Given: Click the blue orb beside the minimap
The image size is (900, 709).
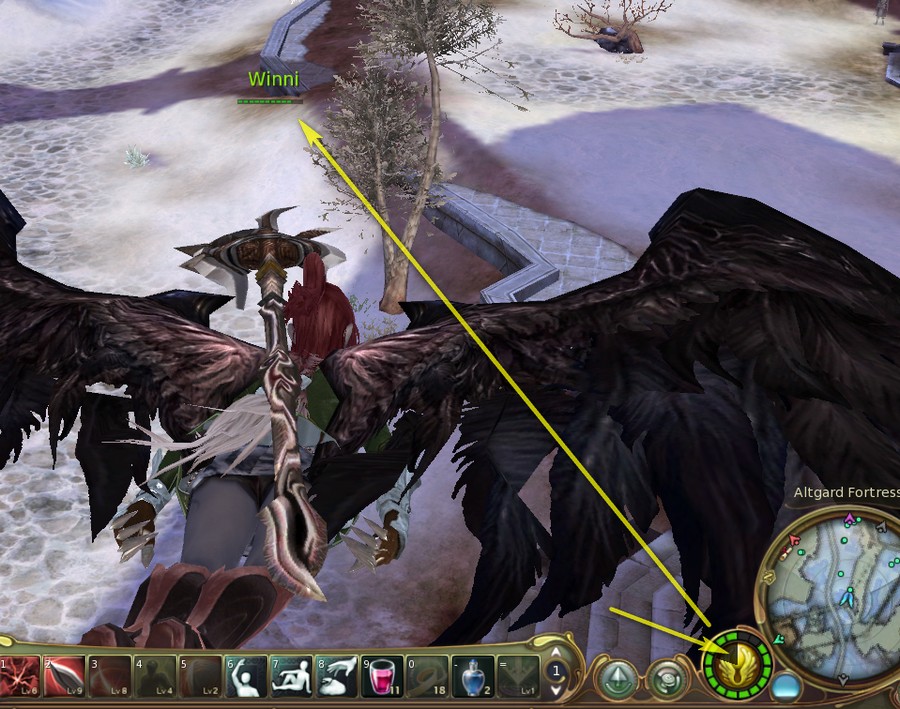Looking at the screenshot, I should point(786,688).
